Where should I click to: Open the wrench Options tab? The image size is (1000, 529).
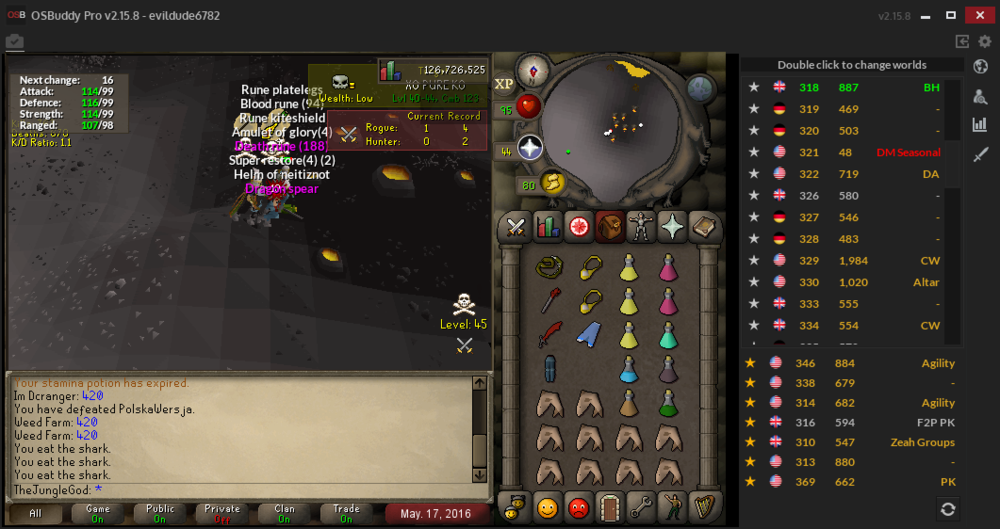click(641, 506)
